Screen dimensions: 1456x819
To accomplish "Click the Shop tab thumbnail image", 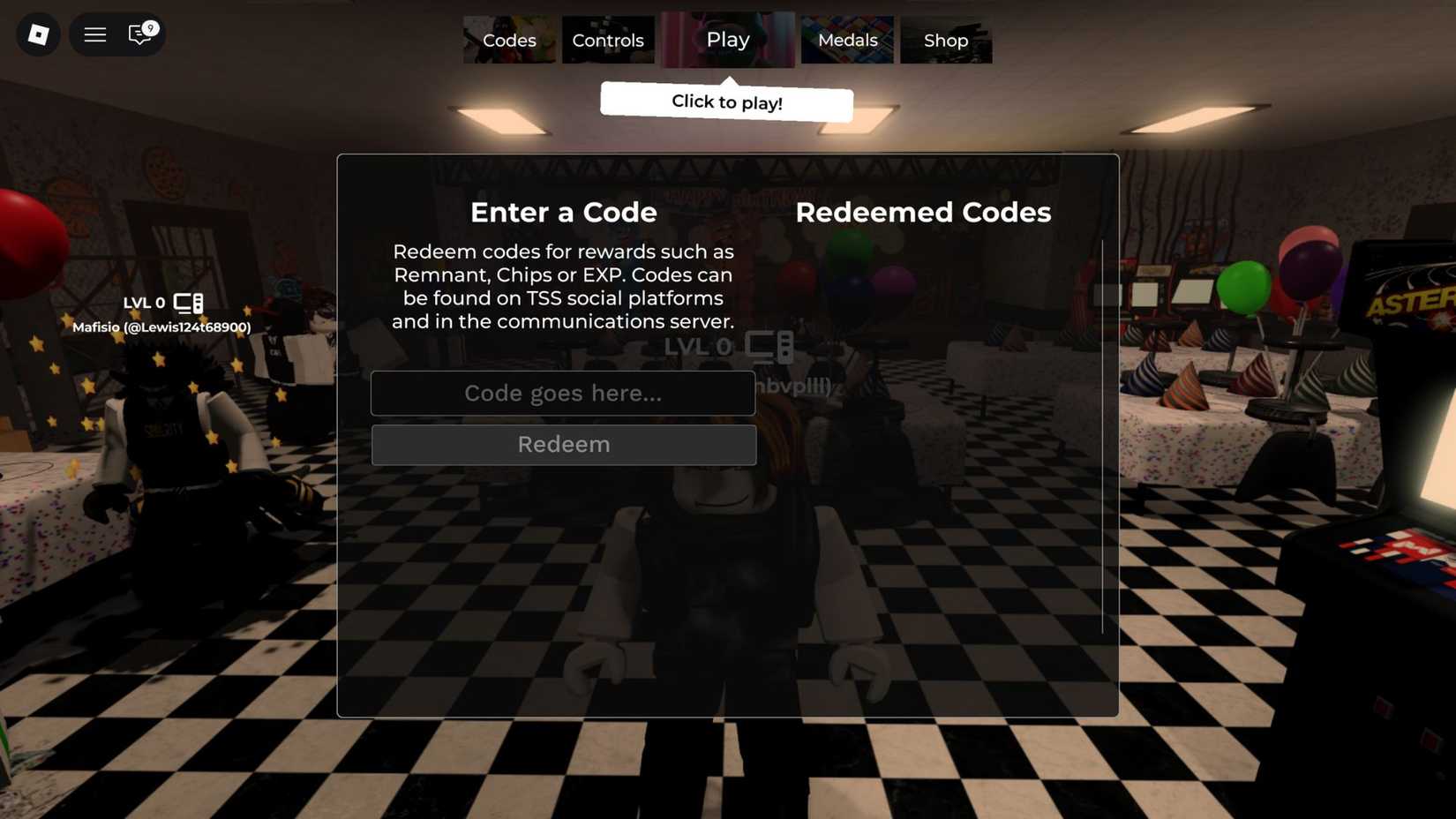I will 945,40.
